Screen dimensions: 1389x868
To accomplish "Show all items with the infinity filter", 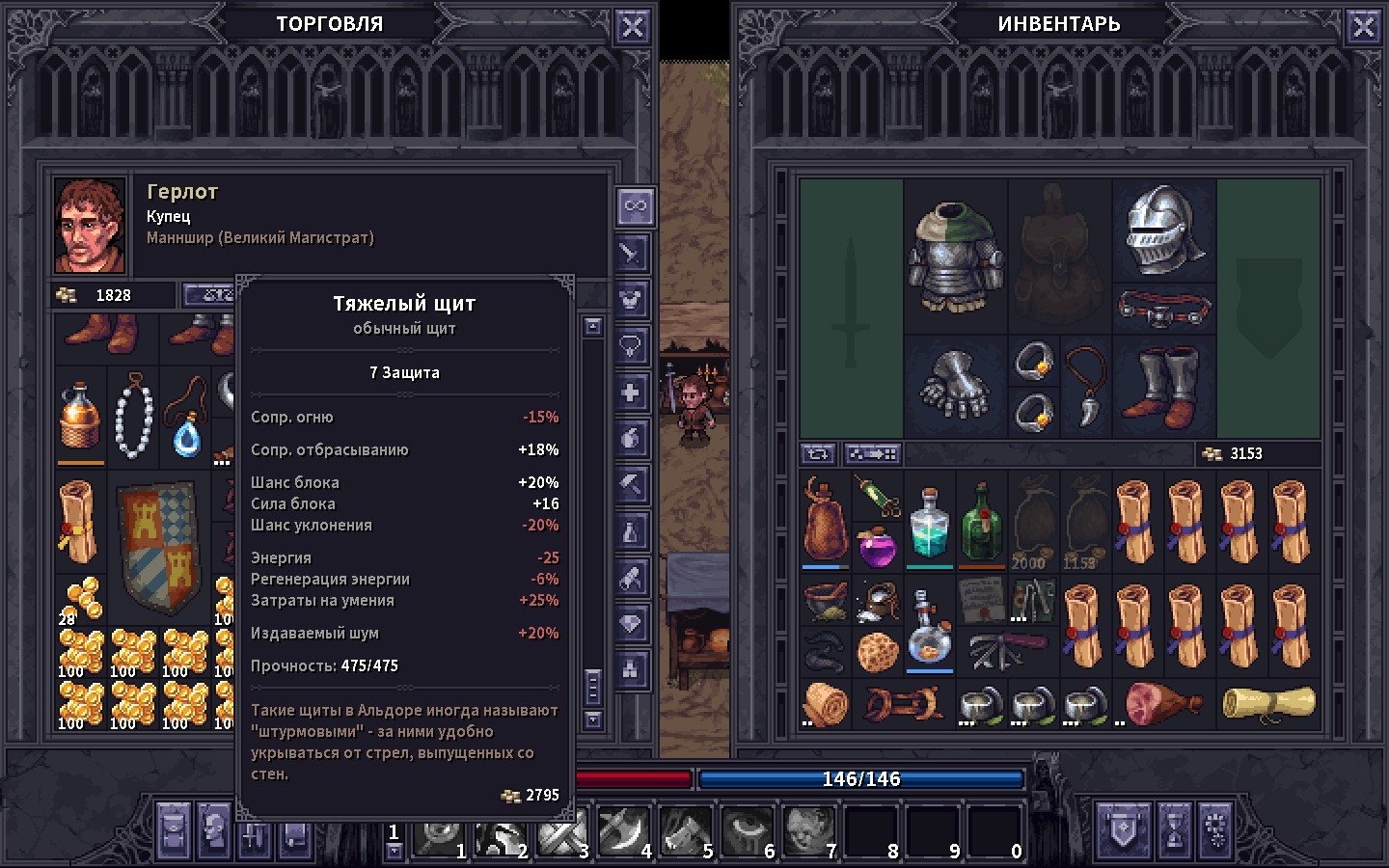I will pos(635,205).
